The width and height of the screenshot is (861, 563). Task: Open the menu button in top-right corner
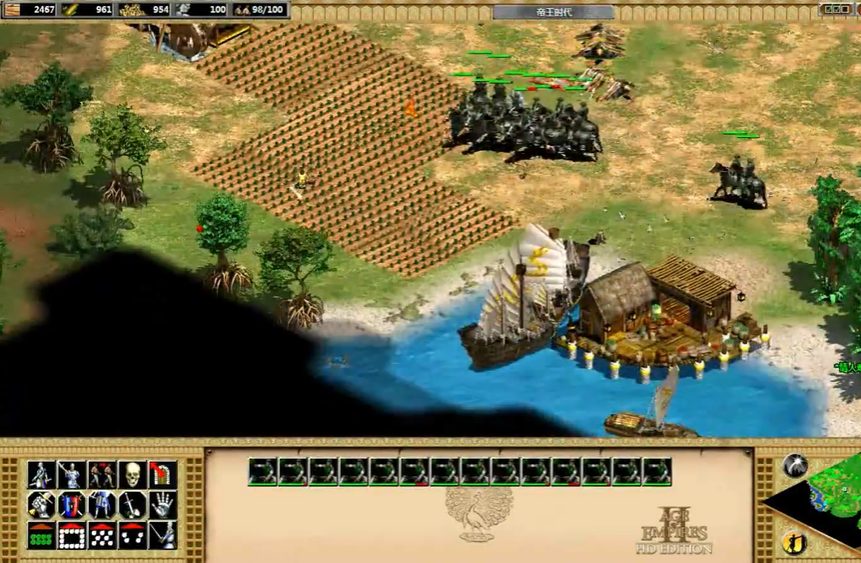836,10
